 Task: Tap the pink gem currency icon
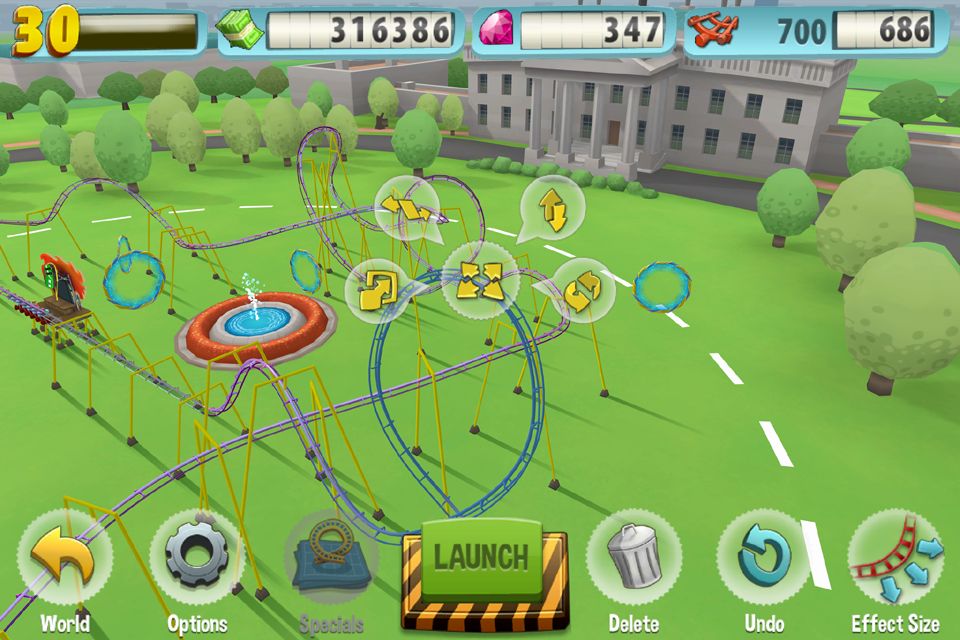[x=495, y=30]
